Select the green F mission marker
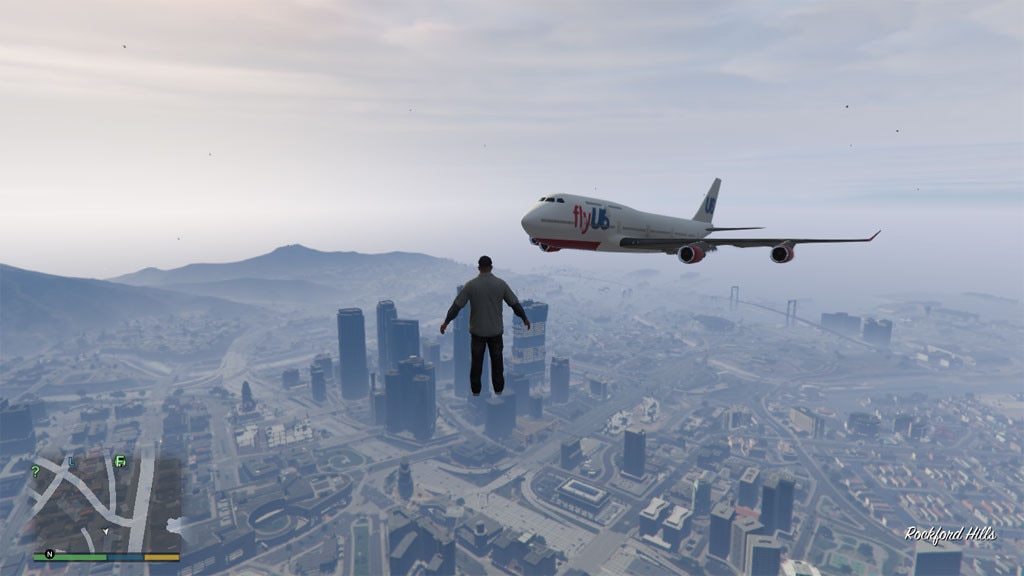Screen dimensions: 1024x576 click(120, 461)
